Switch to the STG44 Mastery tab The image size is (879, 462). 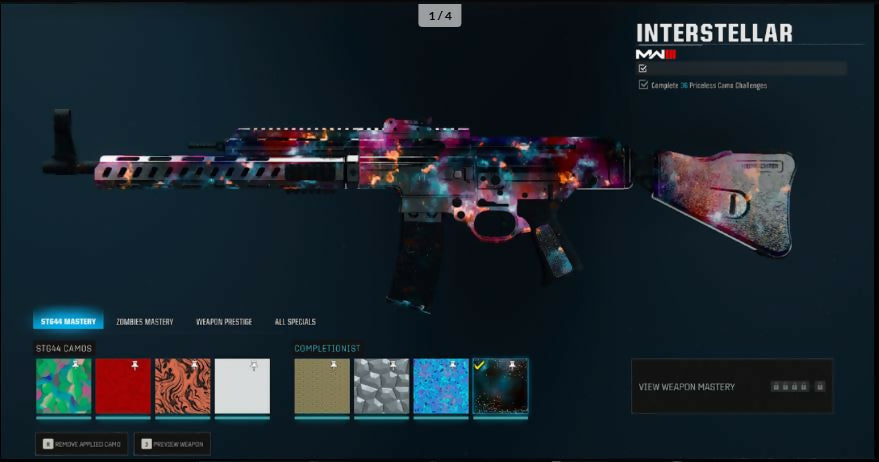coord(68,321)
